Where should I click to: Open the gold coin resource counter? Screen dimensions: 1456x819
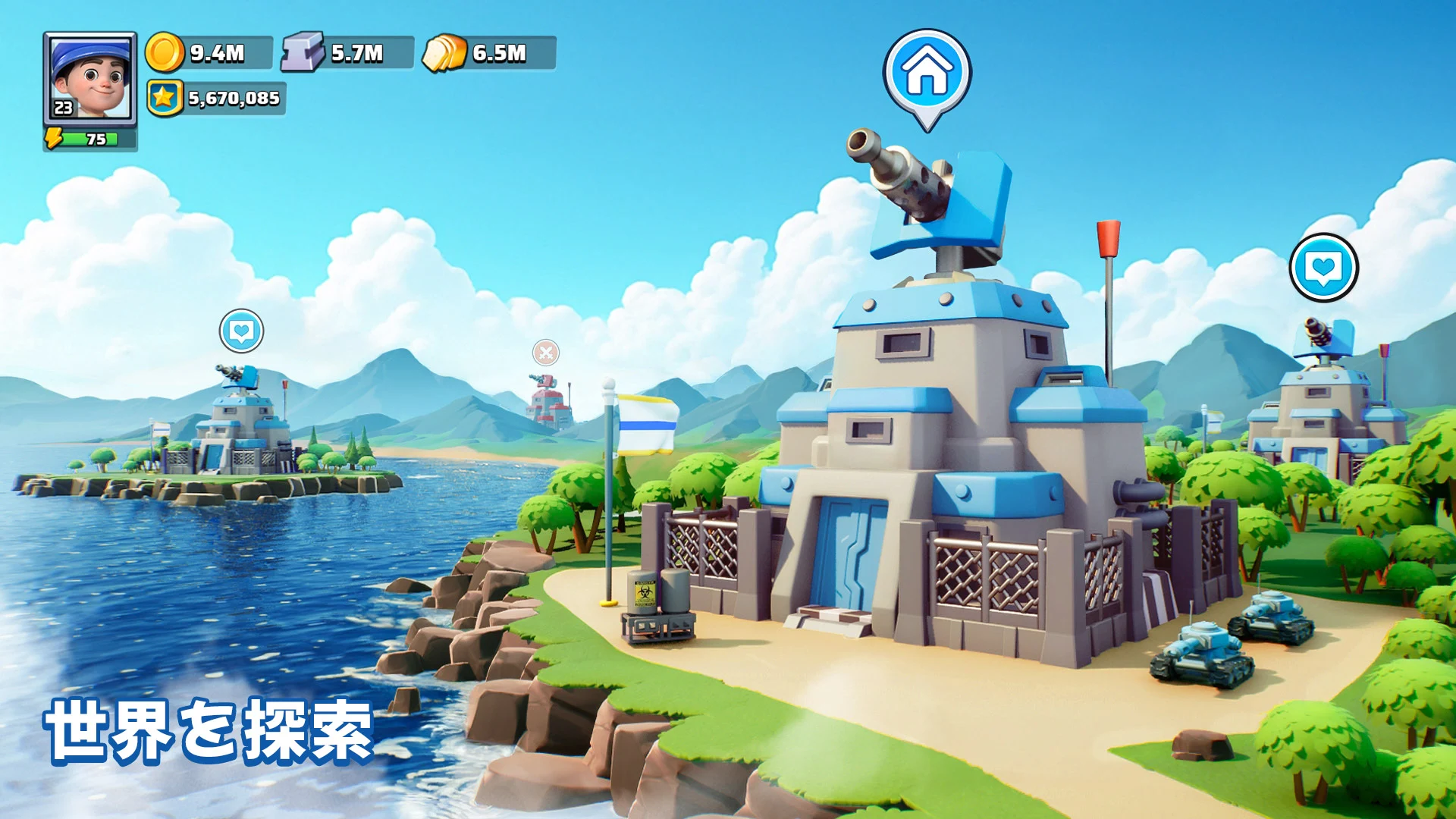point(209,53)
